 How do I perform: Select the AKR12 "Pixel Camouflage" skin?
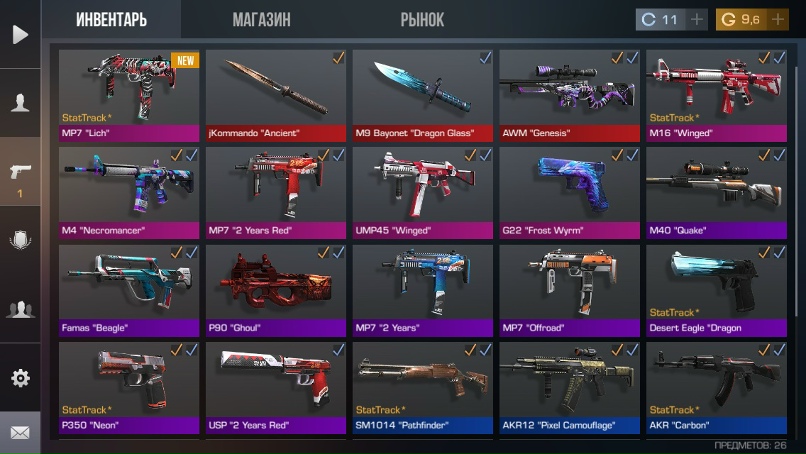click(570, 387)
